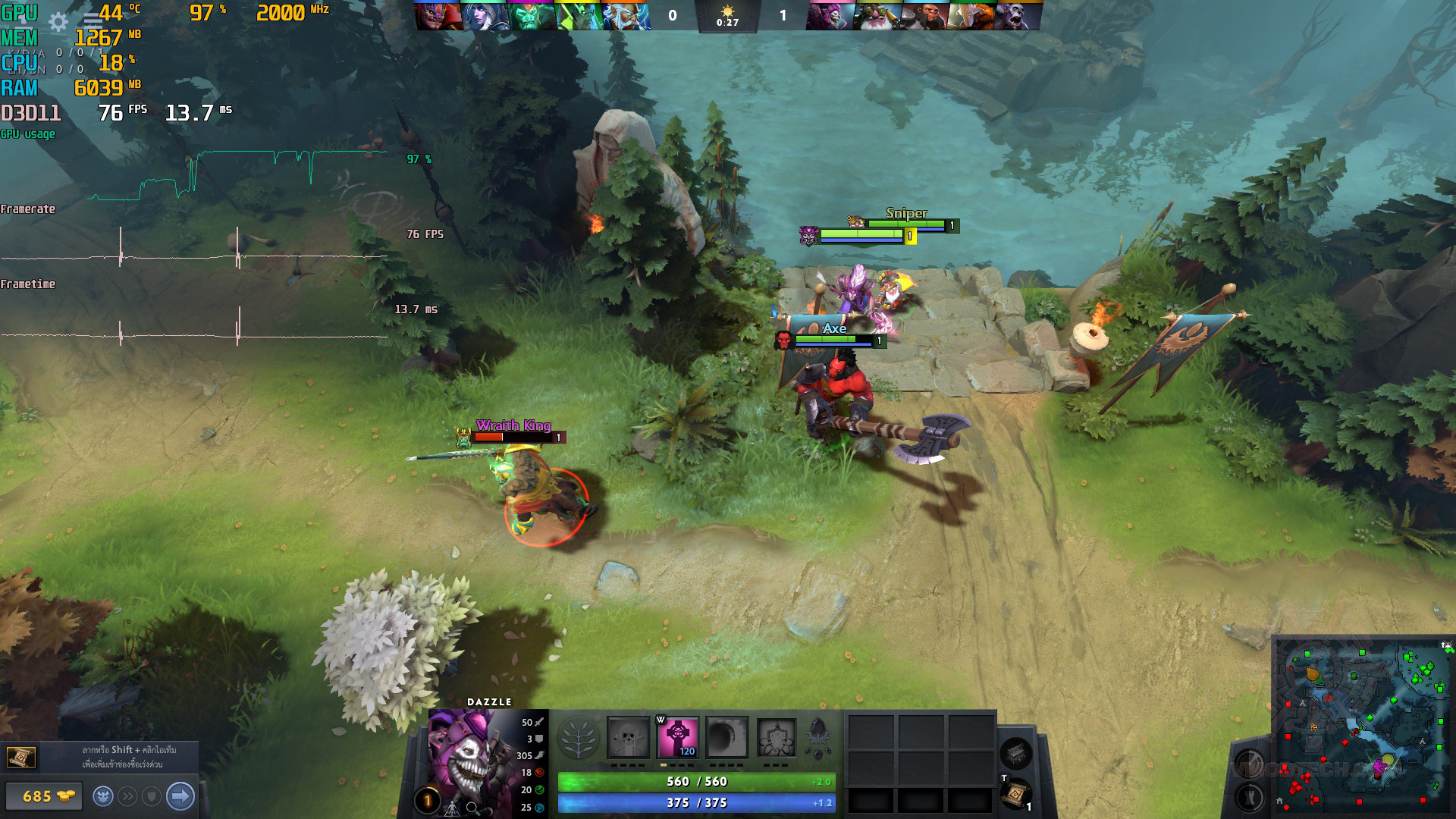Click the scan button beside minimap
1456x819 pixels.
tap(1249, 762)
